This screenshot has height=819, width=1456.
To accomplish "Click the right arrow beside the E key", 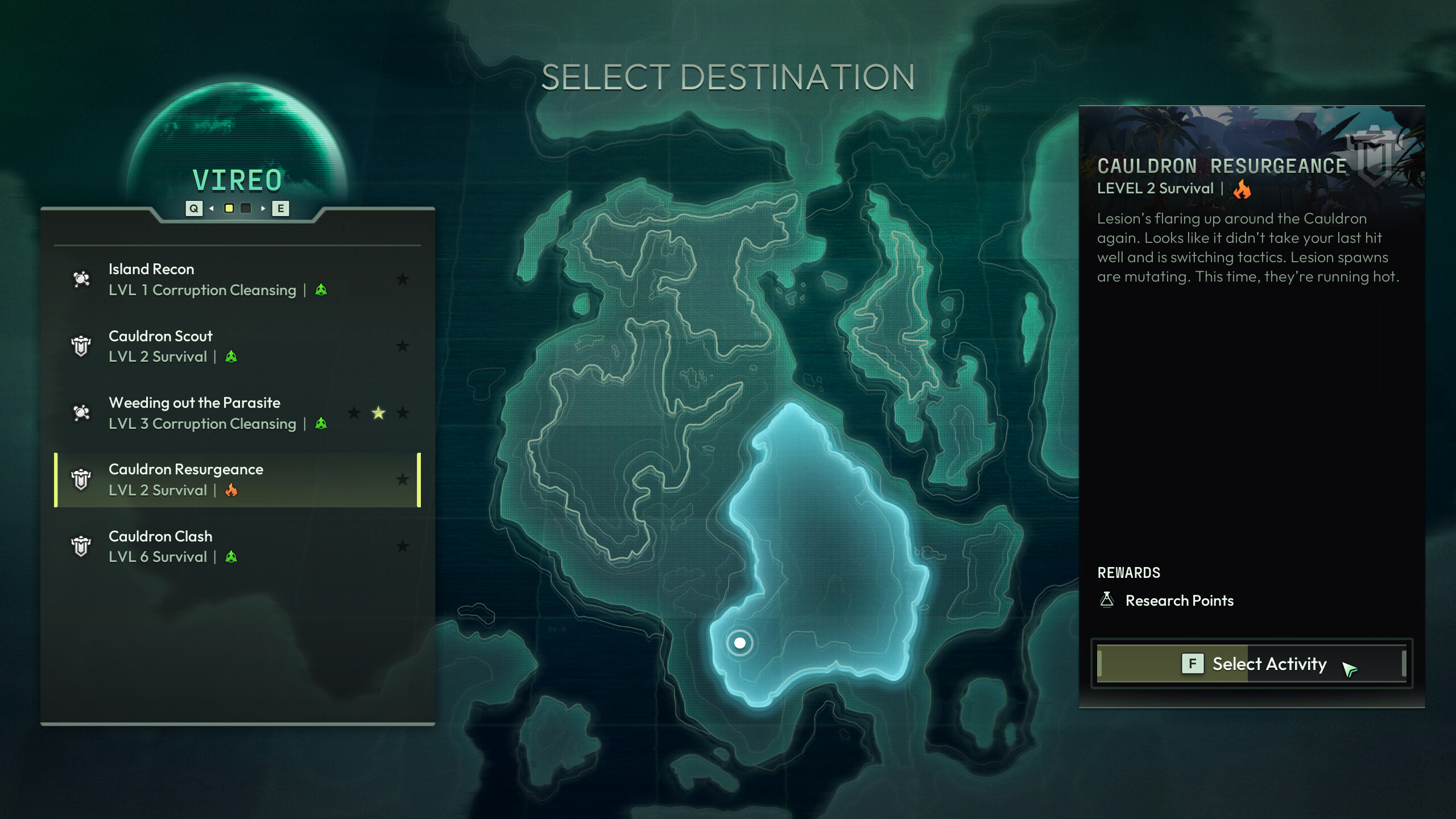I will [x=263, y=209].
